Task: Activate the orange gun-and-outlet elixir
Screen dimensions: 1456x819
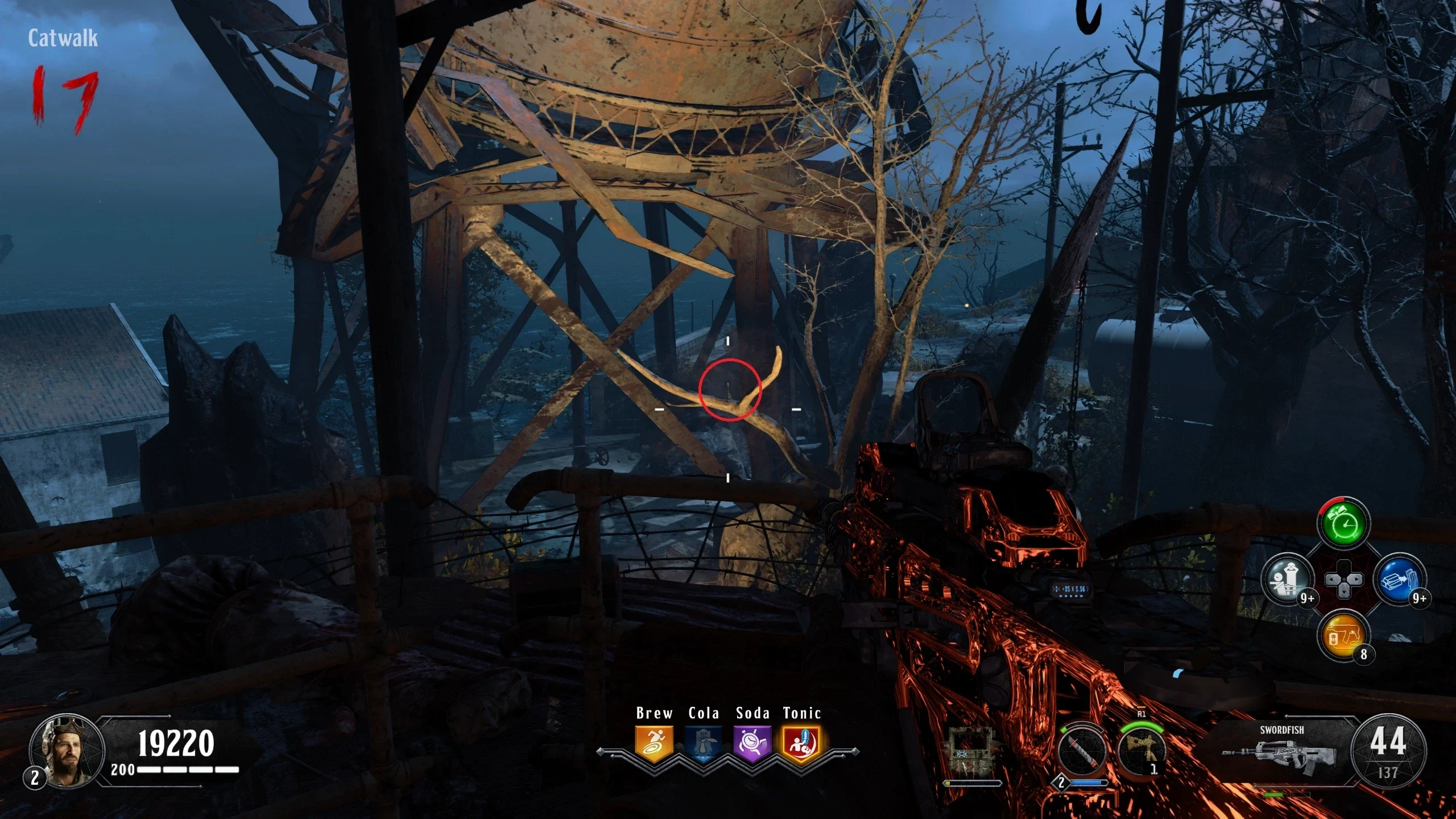Action: [1343, 635]
